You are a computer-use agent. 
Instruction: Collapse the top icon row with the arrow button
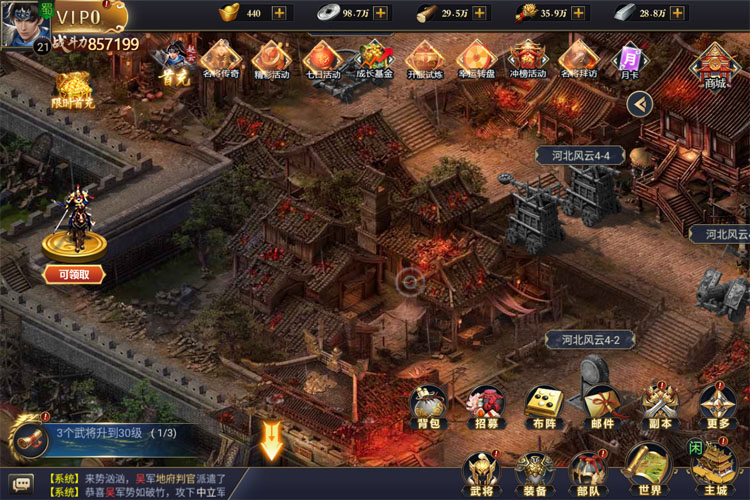pos(641,103)
